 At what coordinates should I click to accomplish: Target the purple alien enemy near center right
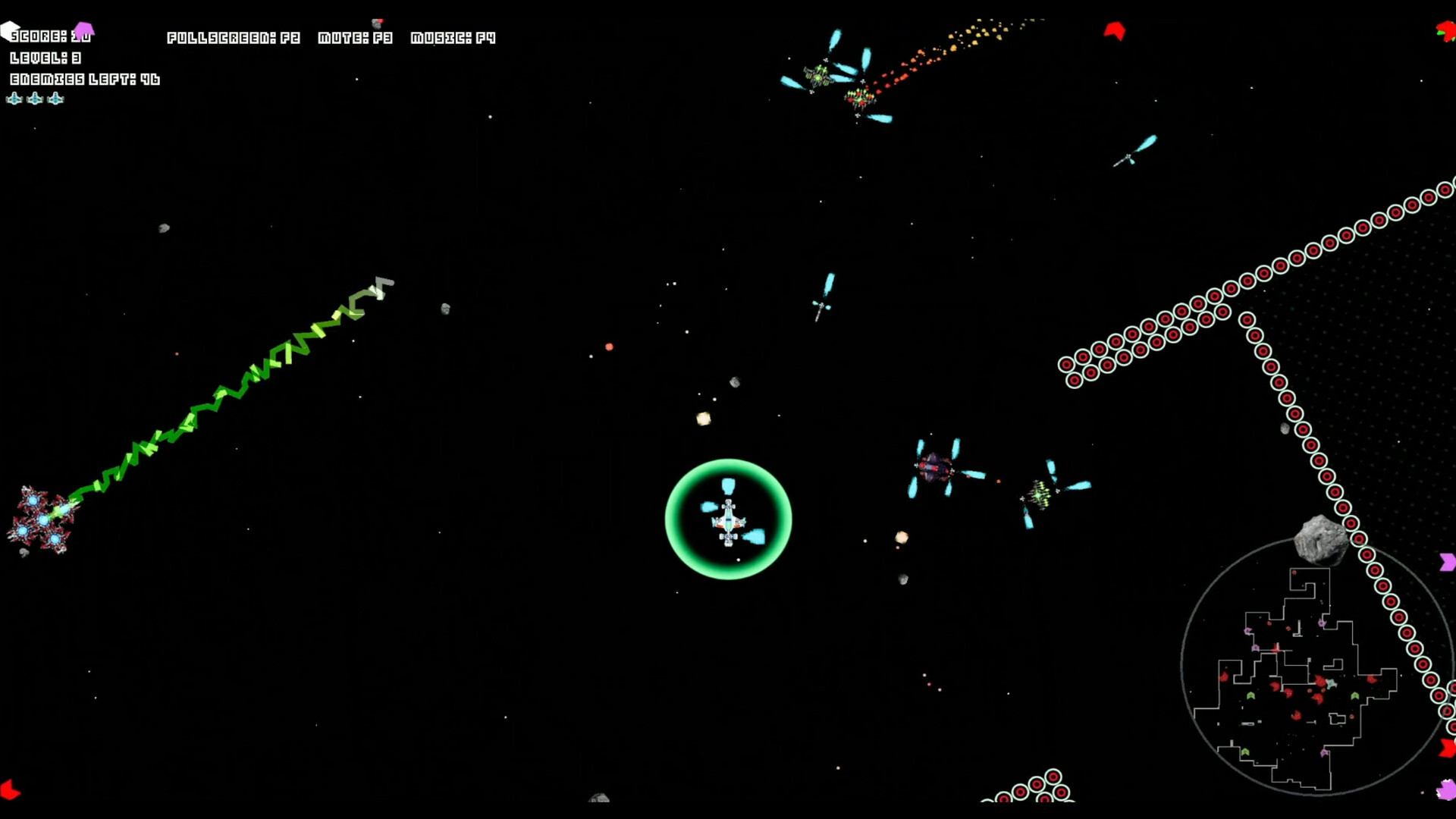point(934,466)
